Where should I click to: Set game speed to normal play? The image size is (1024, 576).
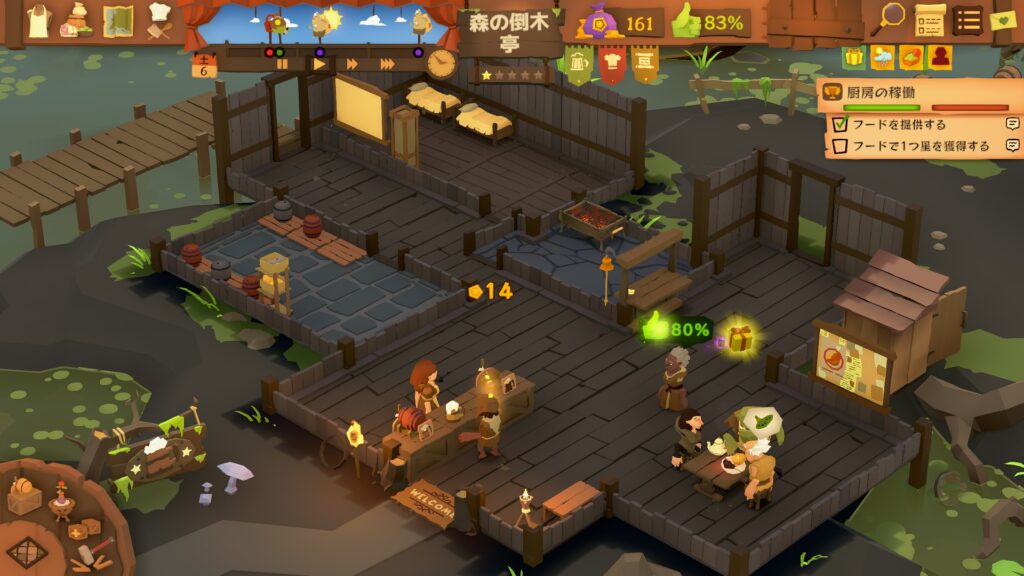pyautogui.click(x=318, y=63)
